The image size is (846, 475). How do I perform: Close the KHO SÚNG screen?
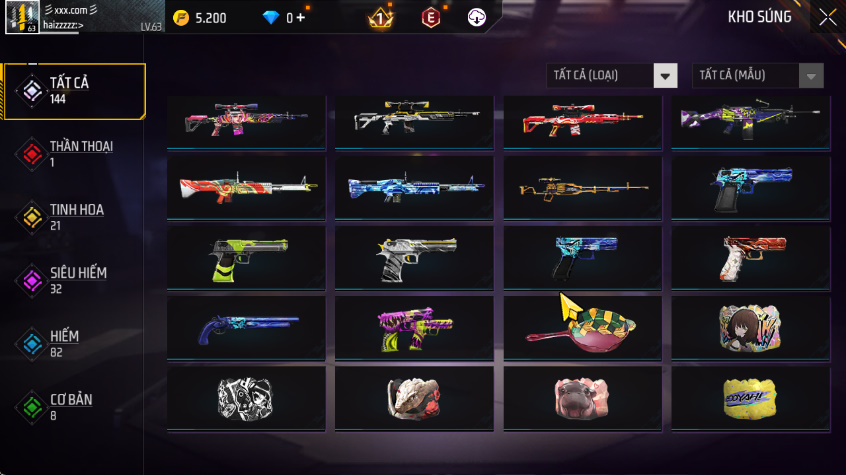(x=827, y=17)
